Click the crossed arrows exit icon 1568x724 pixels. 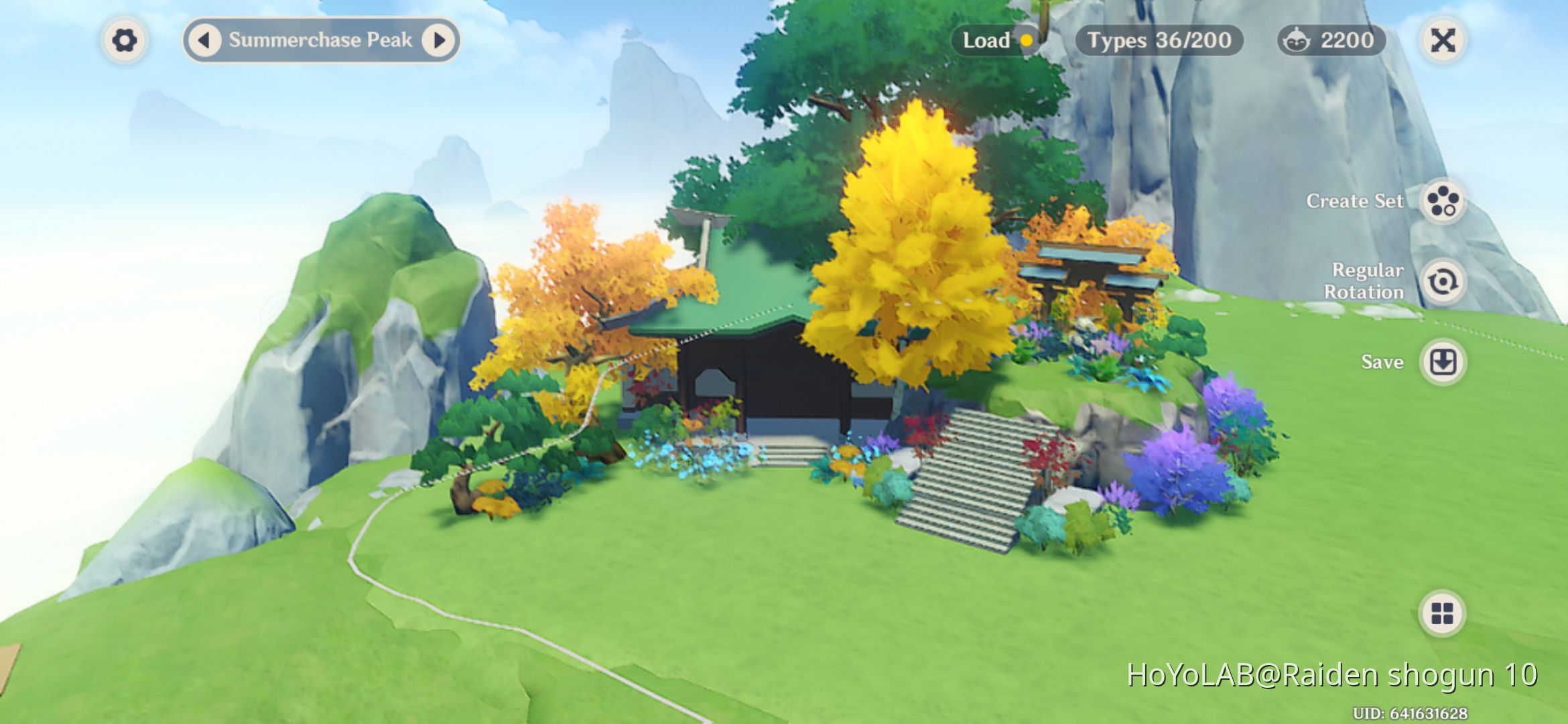(1444, 40)
